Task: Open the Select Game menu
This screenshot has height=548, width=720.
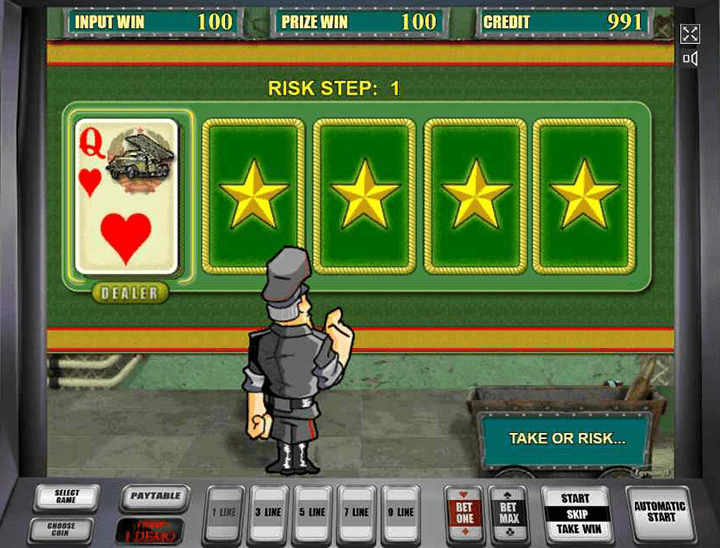Action: click(66, 497)
